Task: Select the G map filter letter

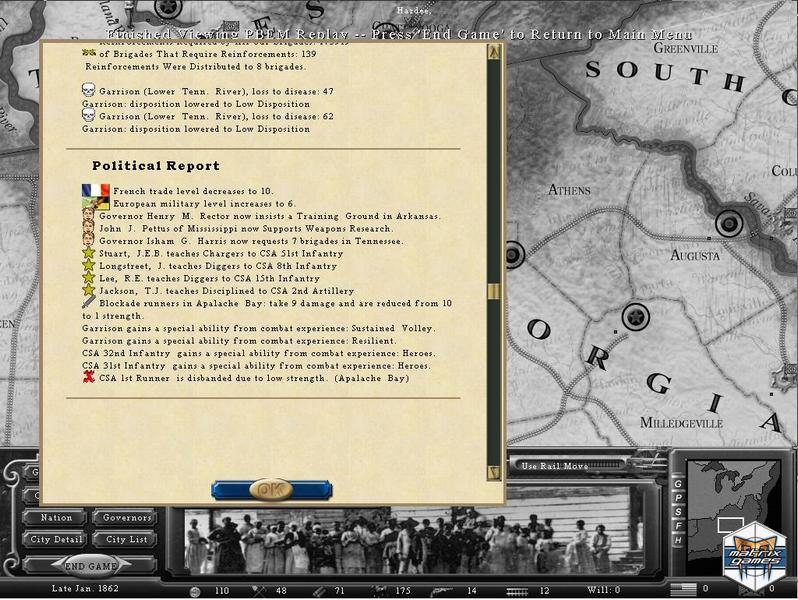Action: [x=678, y=484]
